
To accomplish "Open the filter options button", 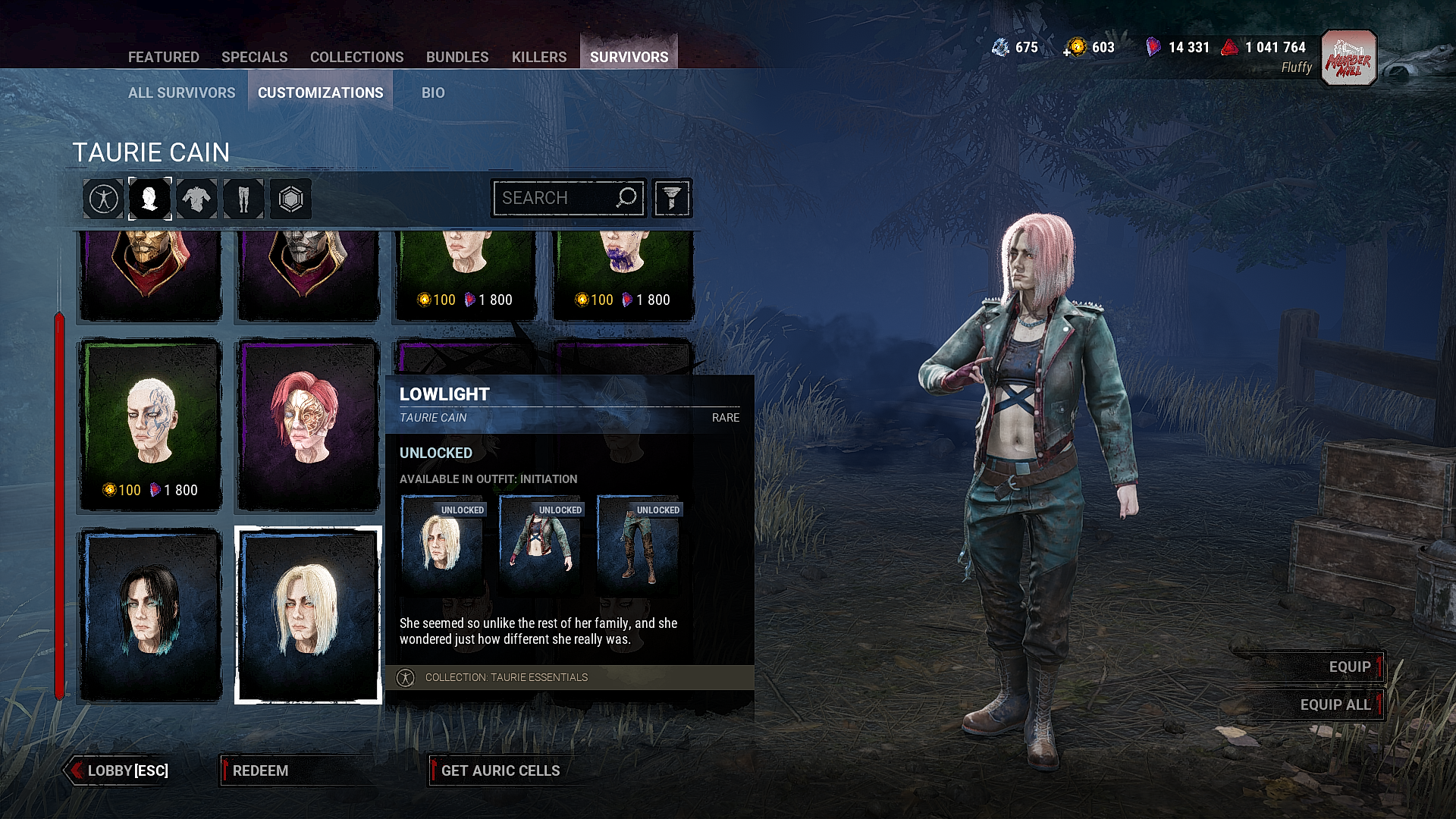I will pyautogui.click(x=671, y=199).
